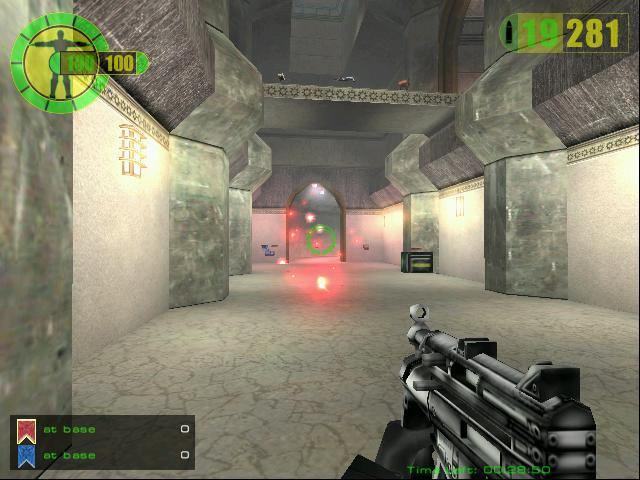Click the player body status icon

(x=43, y=60)
